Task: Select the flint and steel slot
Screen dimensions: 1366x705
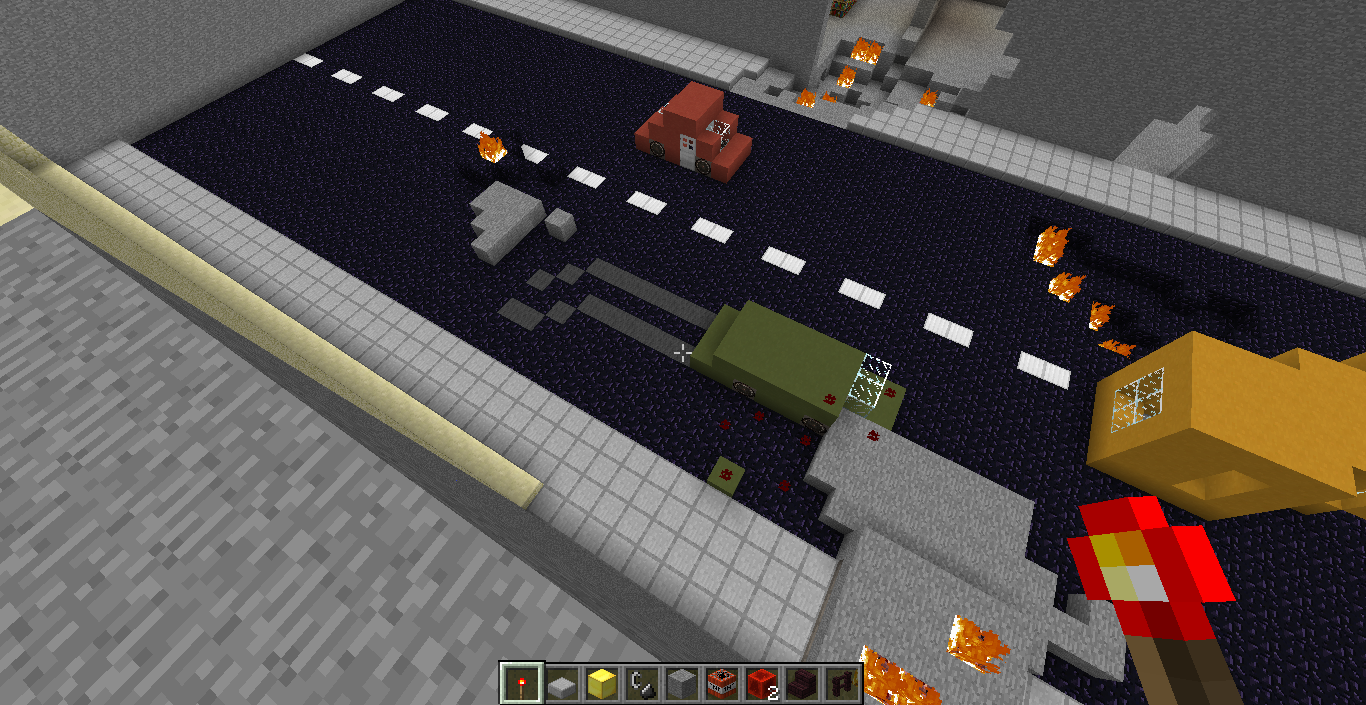Action: [641, 684]
